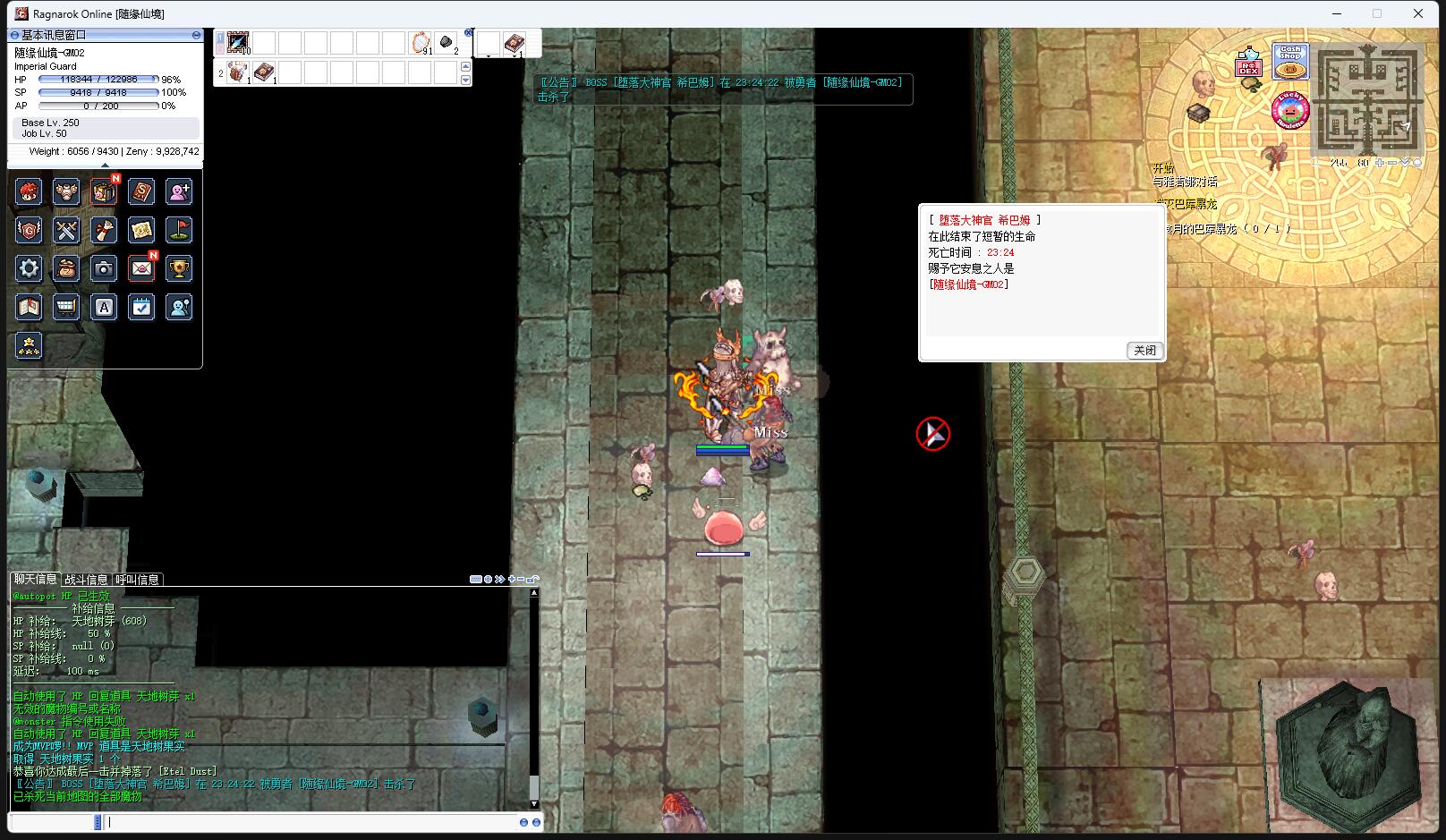Zoom in the minimap with plus button
This screenshot has width=1446, height=840.
[x=1381, y=163]
